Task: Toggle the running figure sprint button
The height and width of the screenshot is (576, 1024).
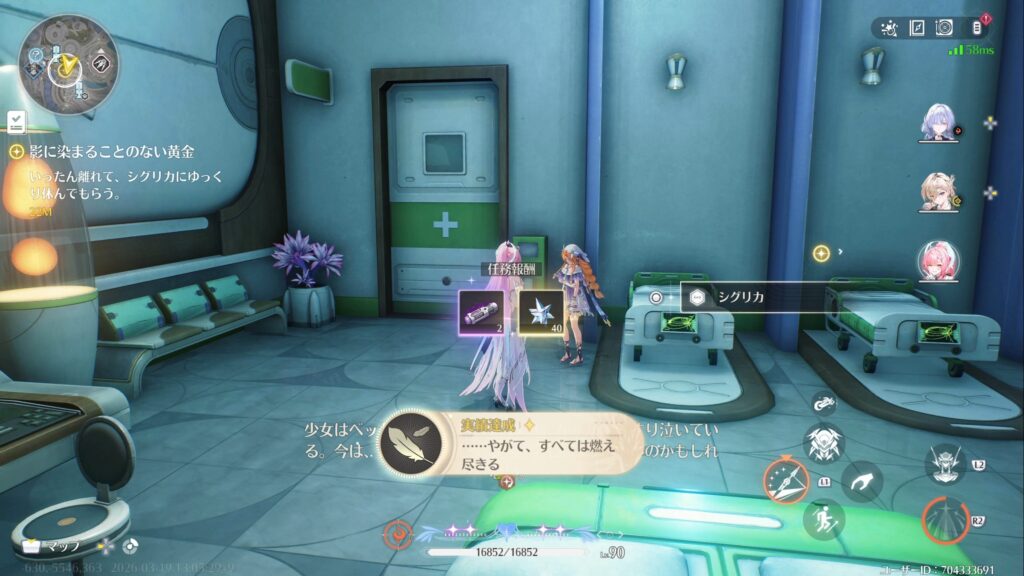Action: (x=824, y=519)
